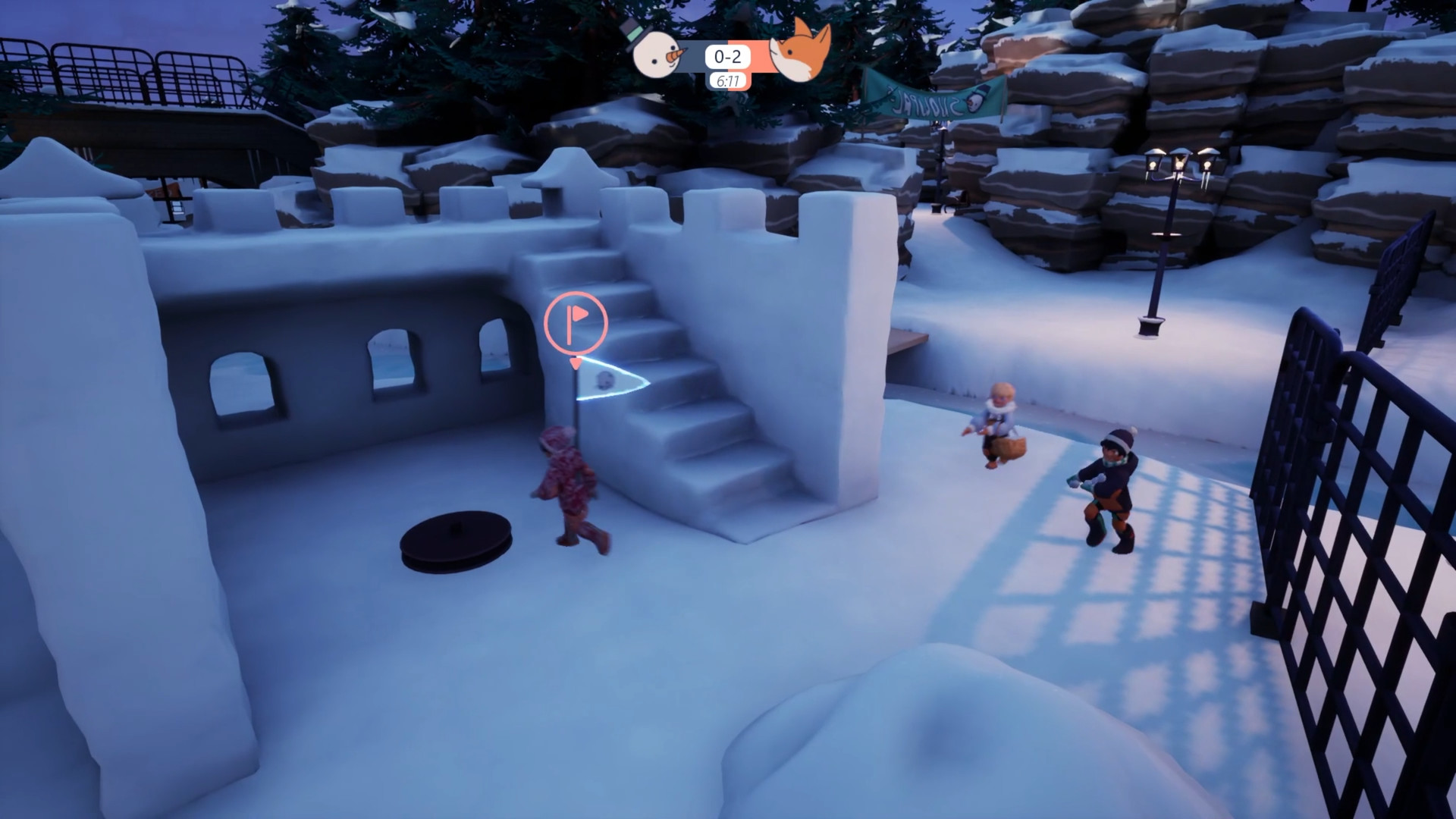
Task: Select the pink flag objective marker
Action: tap(576, 322)
